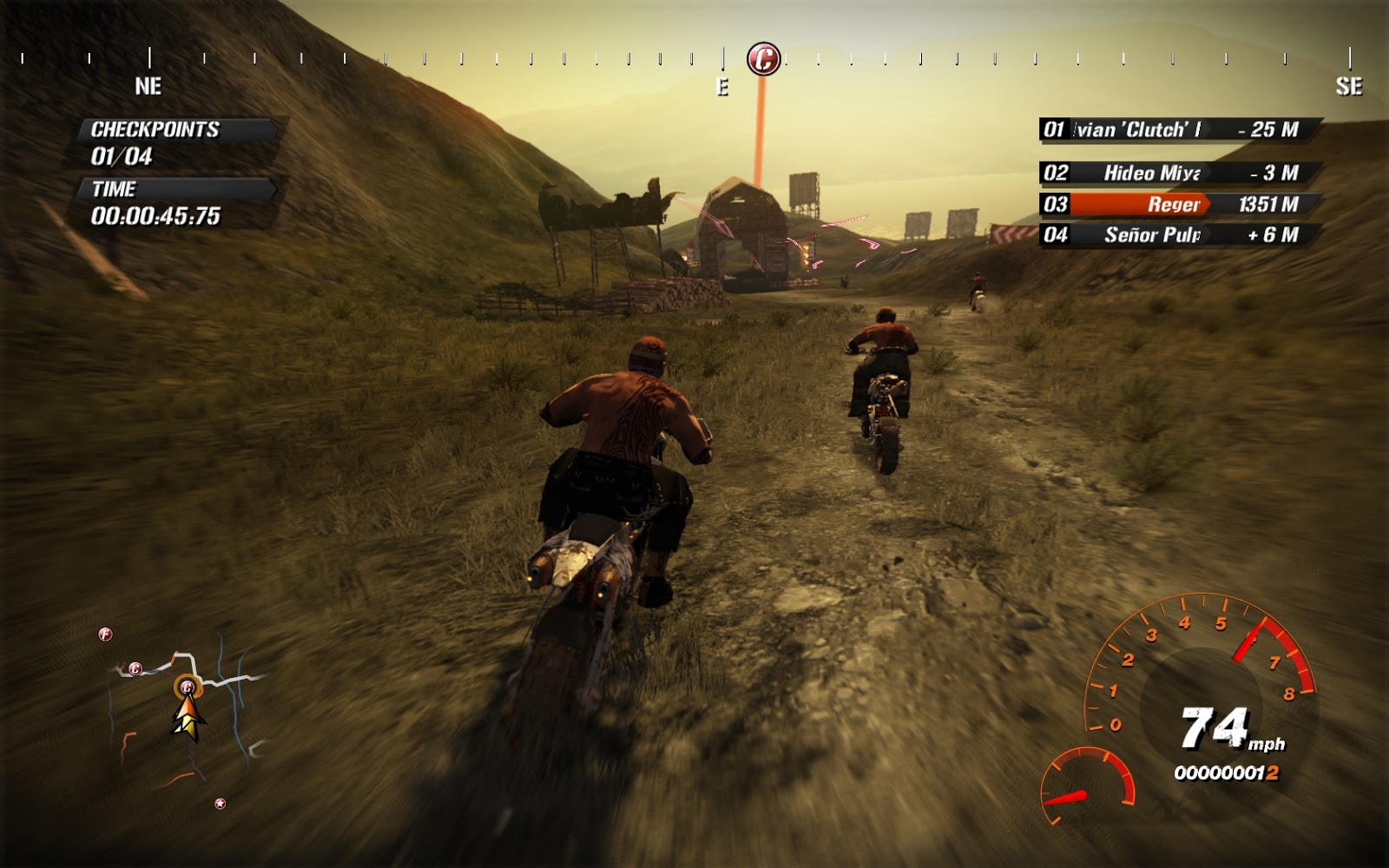Click the checkpoint marker icon top-left of minimap
The width and height of the screenshot is (1389, 868).
tap(104, 635)
